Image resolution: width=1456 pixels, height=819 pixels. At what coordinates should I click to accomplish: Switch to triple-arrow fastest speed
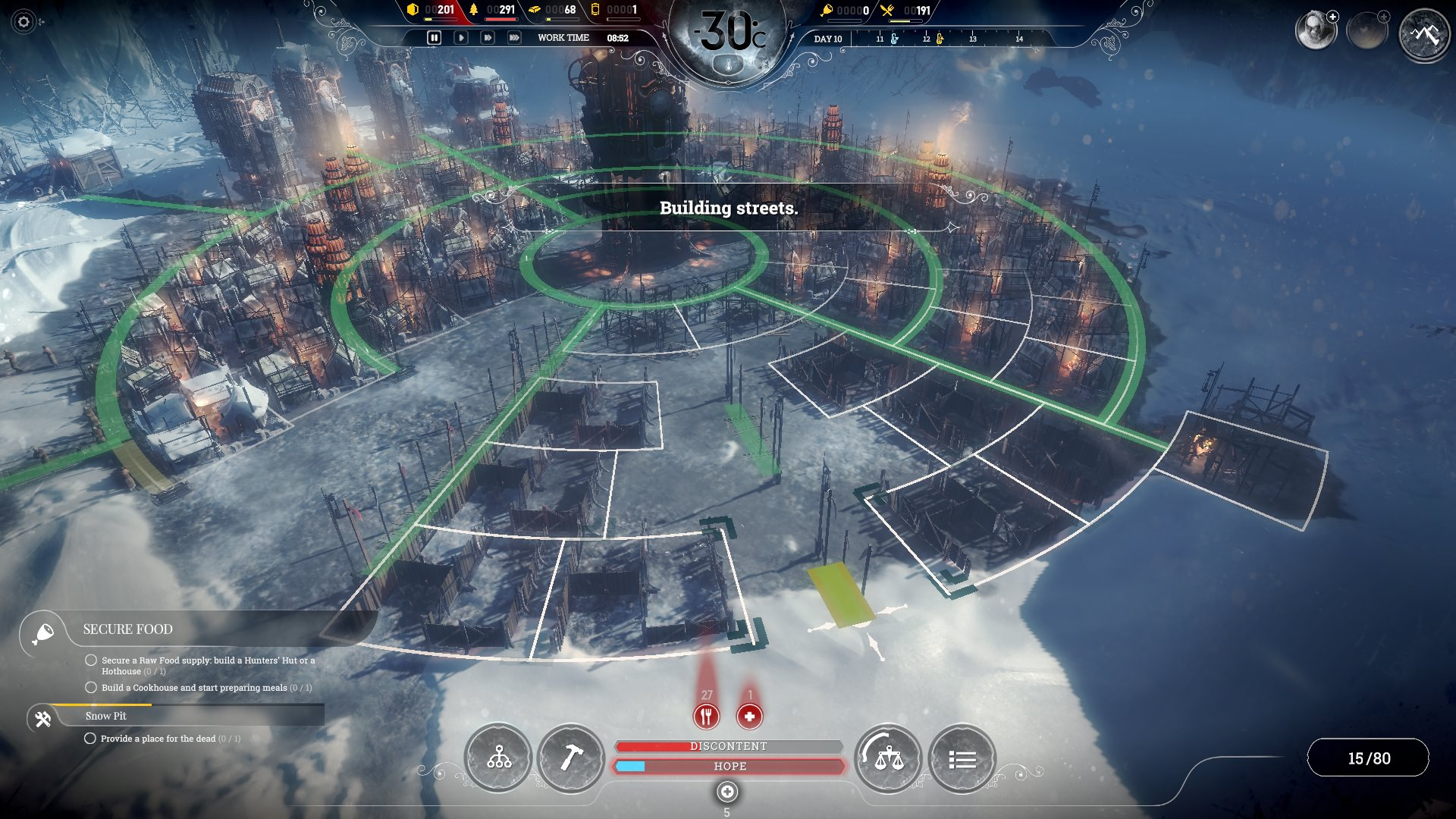[514, 37]
